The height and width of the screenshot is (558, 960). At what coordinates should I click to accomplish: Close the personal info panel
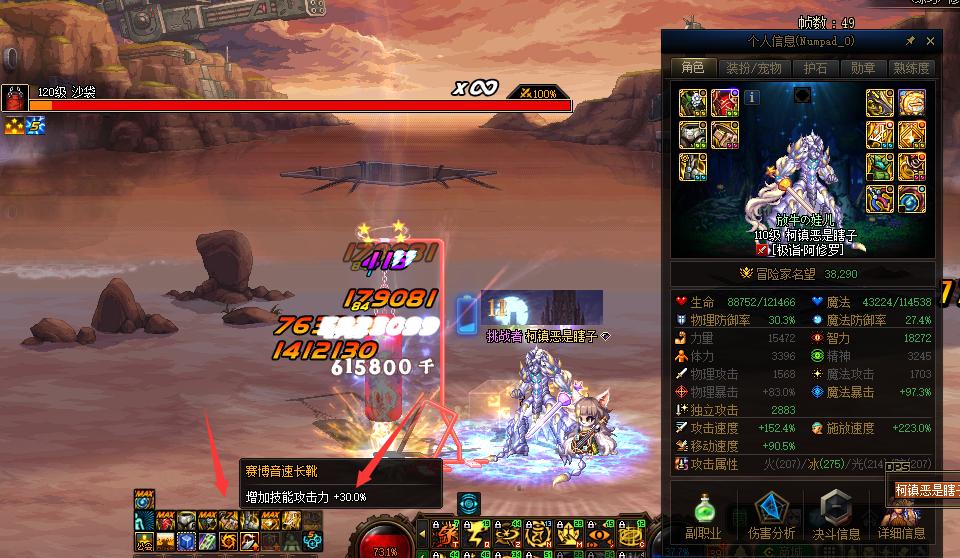pyautogui.click(x=931, y=42)
